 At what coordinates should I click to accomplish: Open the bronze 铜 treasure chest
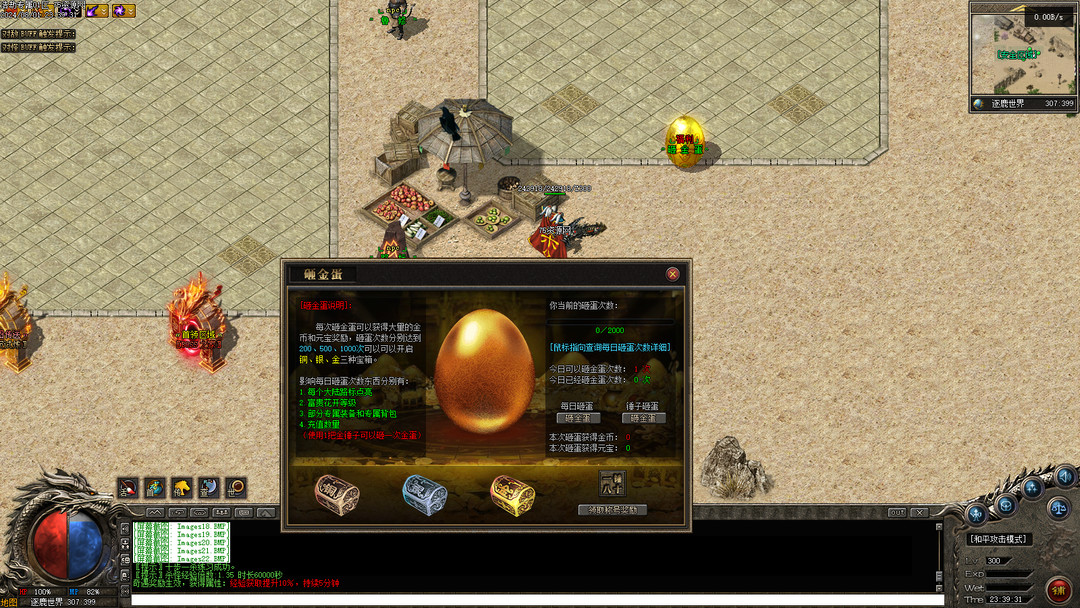[336, 493]
